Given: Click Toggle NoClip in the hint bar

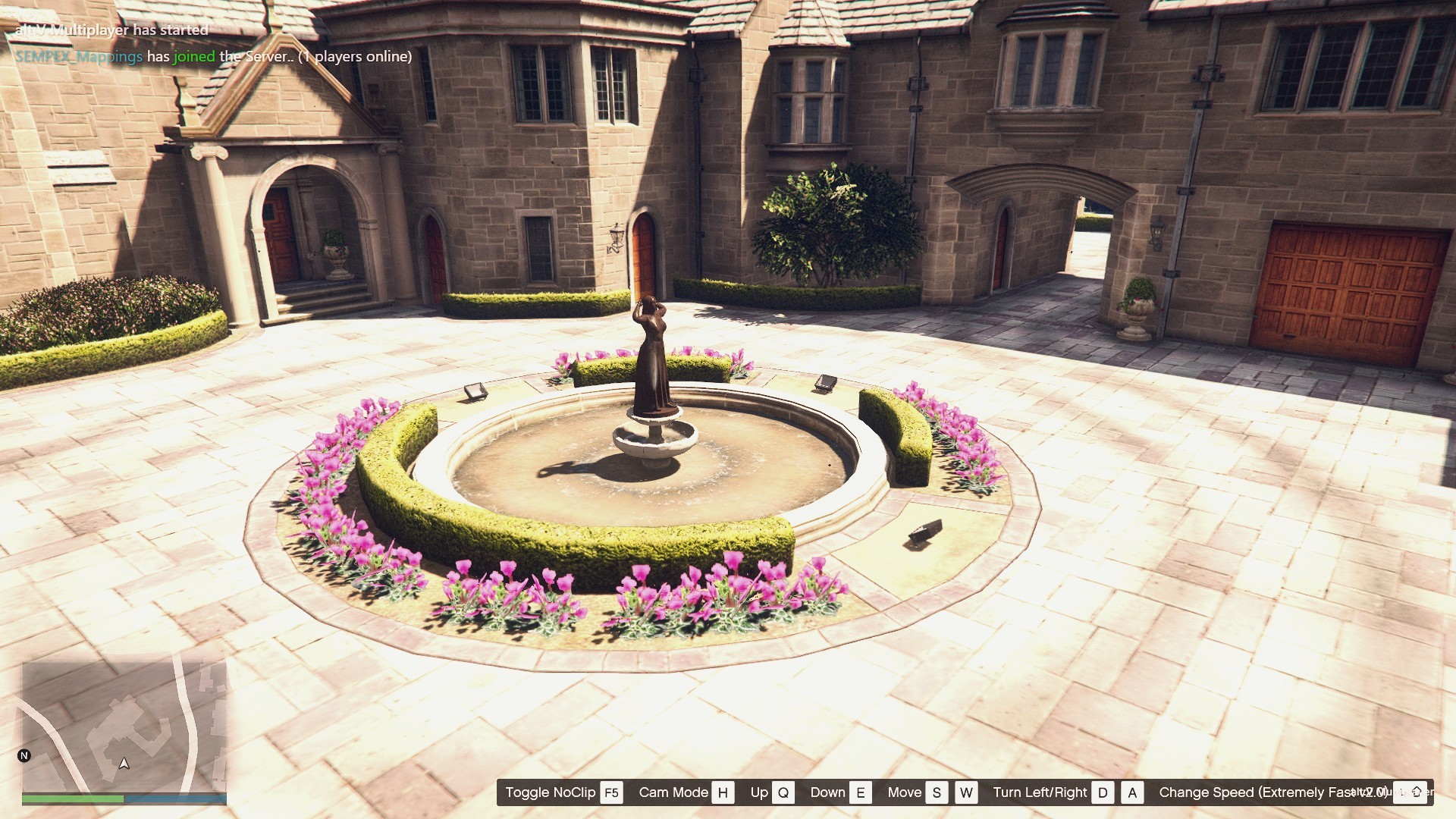Looking at the screenshot, I should [x=551, y=792].
